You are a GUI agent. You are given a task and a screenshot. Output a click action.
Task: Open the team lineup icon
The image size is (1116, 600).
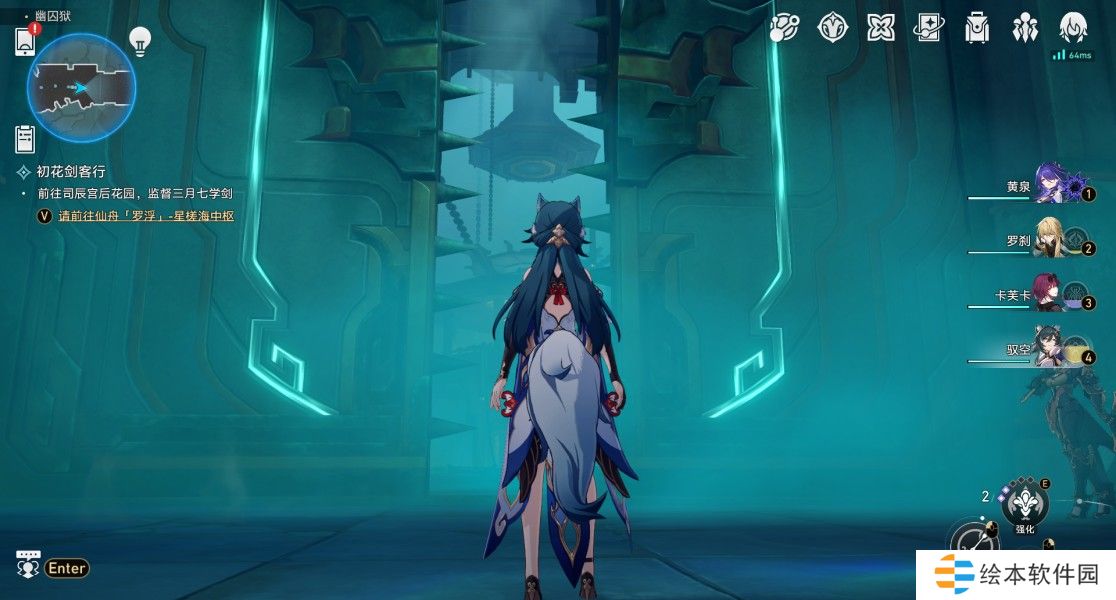click(x=1025, y=28)
